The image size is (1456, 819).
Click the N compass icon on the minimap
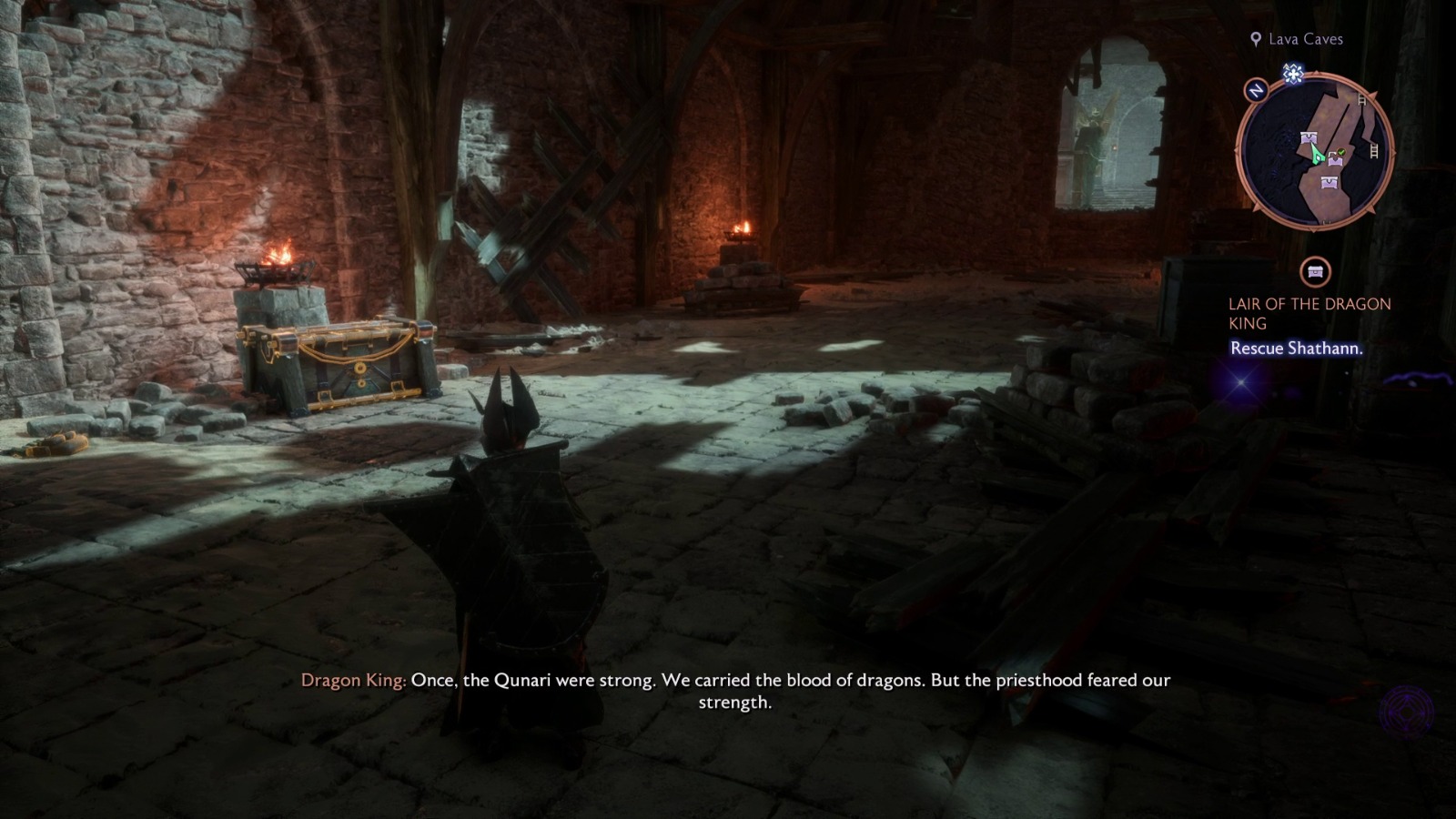[x=1255, y=91]
